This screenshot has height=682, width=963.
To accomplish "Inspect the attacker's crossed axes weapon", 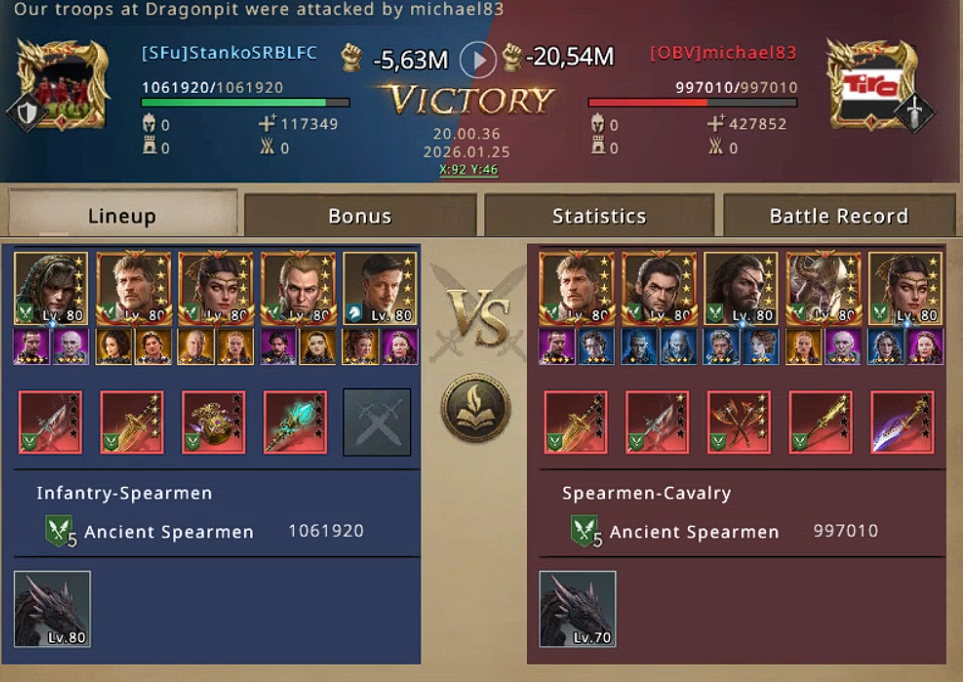I will (738, 422).
